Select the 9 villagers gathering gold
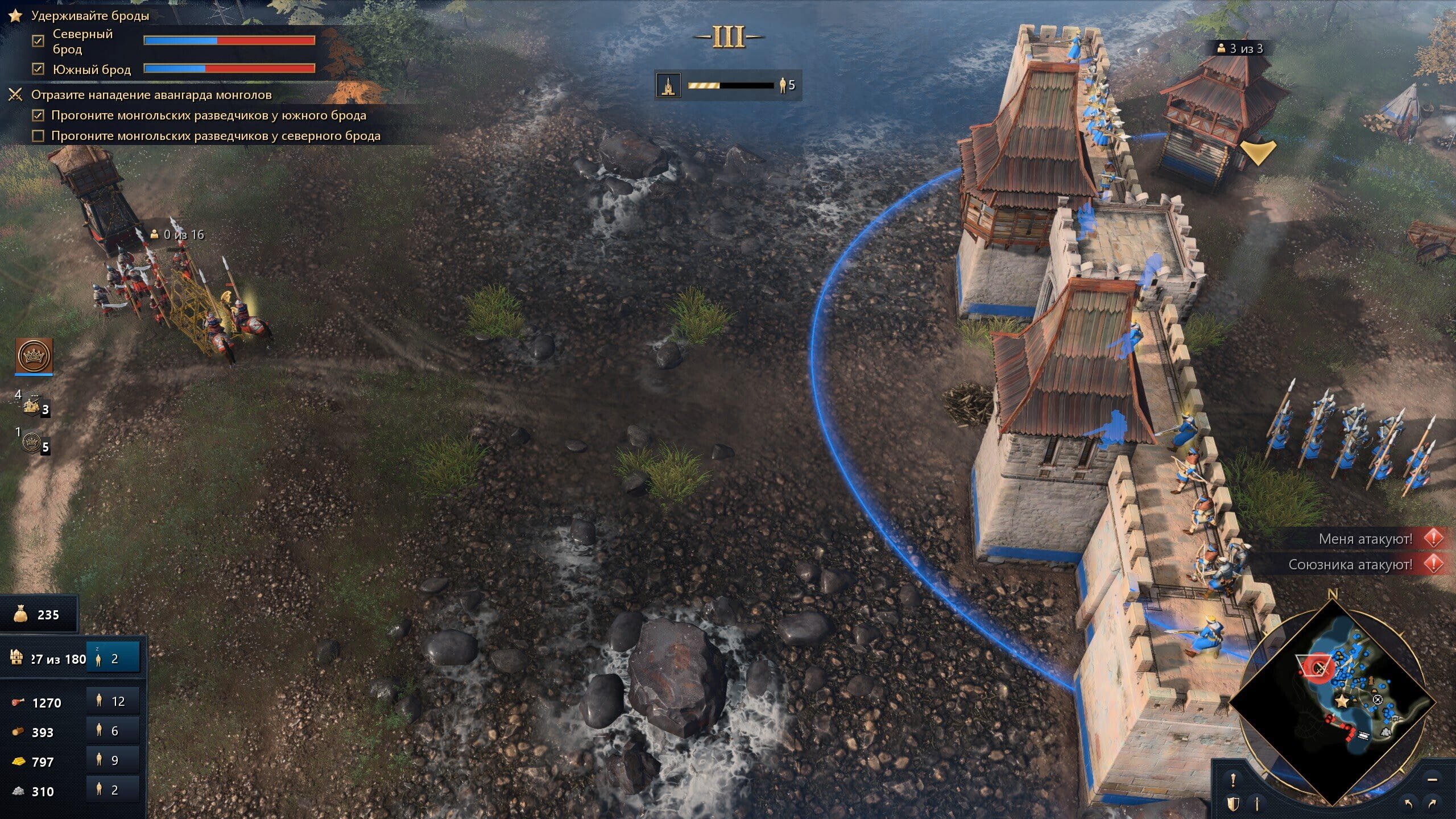Viewport: 1456px width, 819px height. [x=113, y=760]
